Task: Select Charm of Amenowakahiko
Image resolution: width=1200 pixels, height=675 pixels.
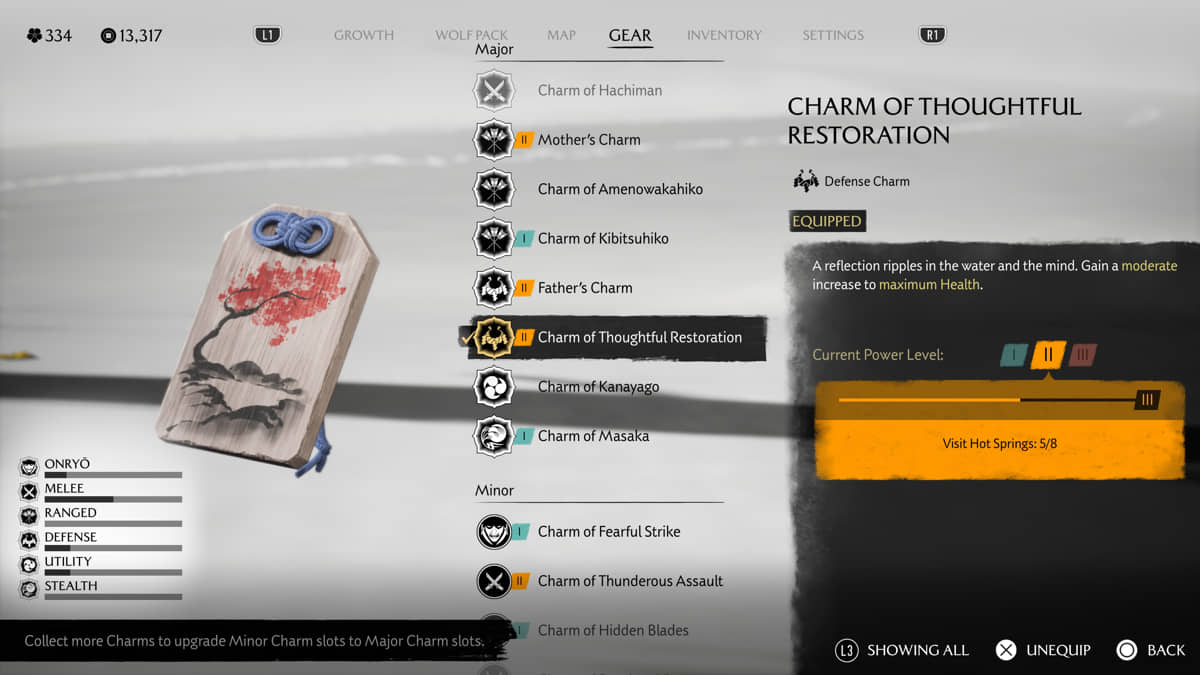Action: click(x=620, y=189)
